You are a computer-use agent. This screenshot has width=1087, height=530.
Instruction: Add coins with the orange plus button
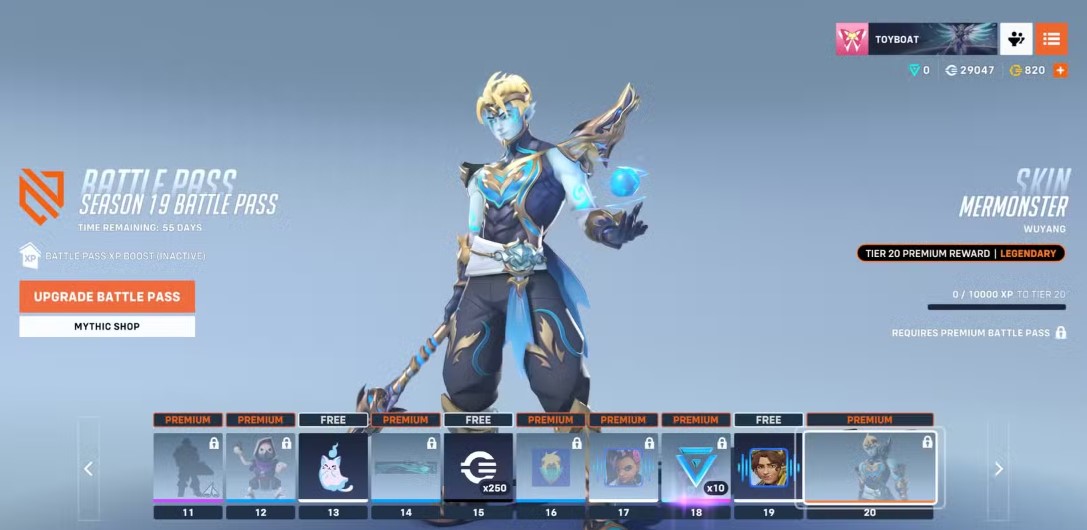pos(1060,70)
